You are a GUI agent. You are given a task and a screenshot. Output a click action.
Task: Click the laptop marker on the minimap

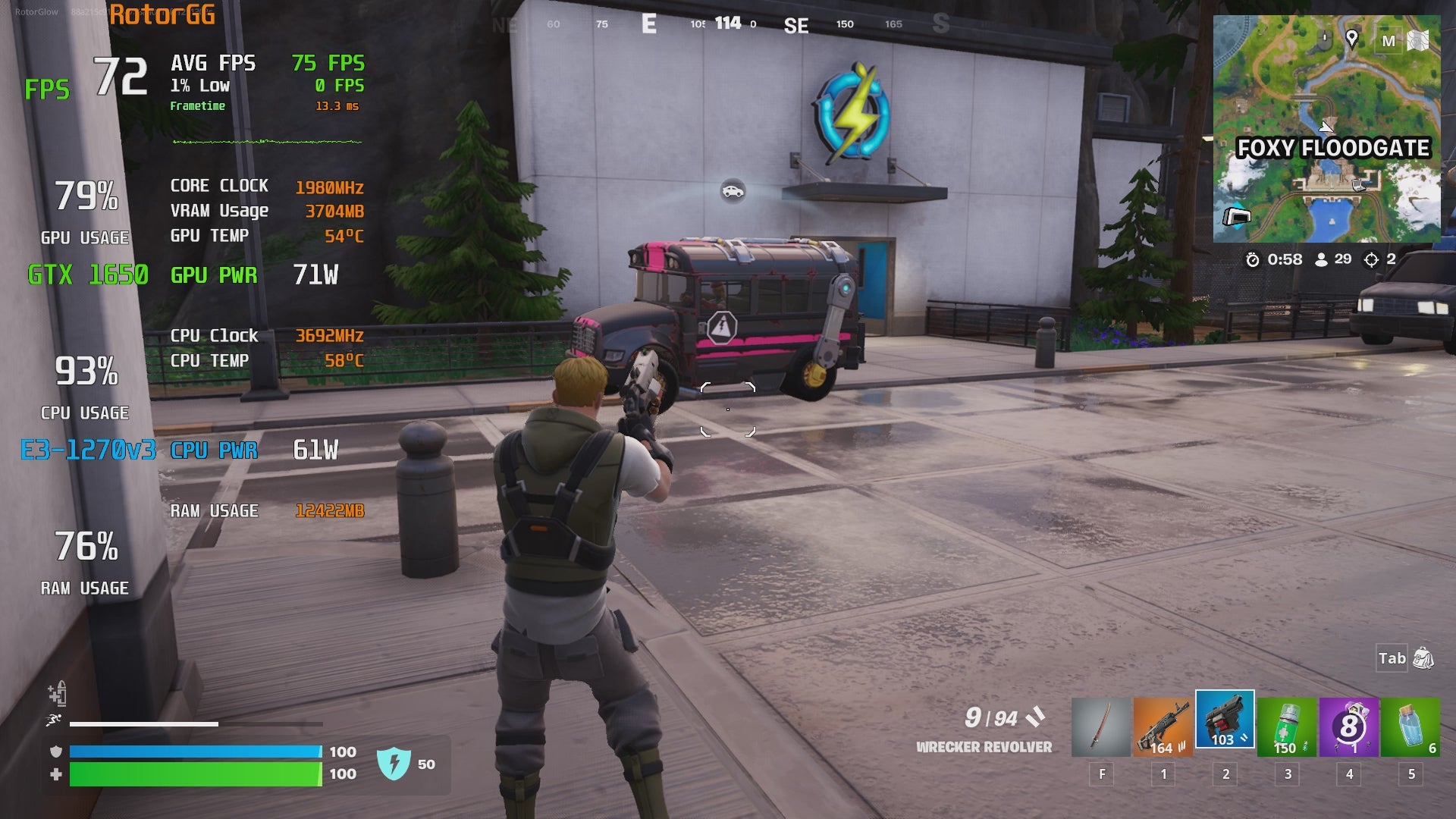click(x=1359, y=184)
